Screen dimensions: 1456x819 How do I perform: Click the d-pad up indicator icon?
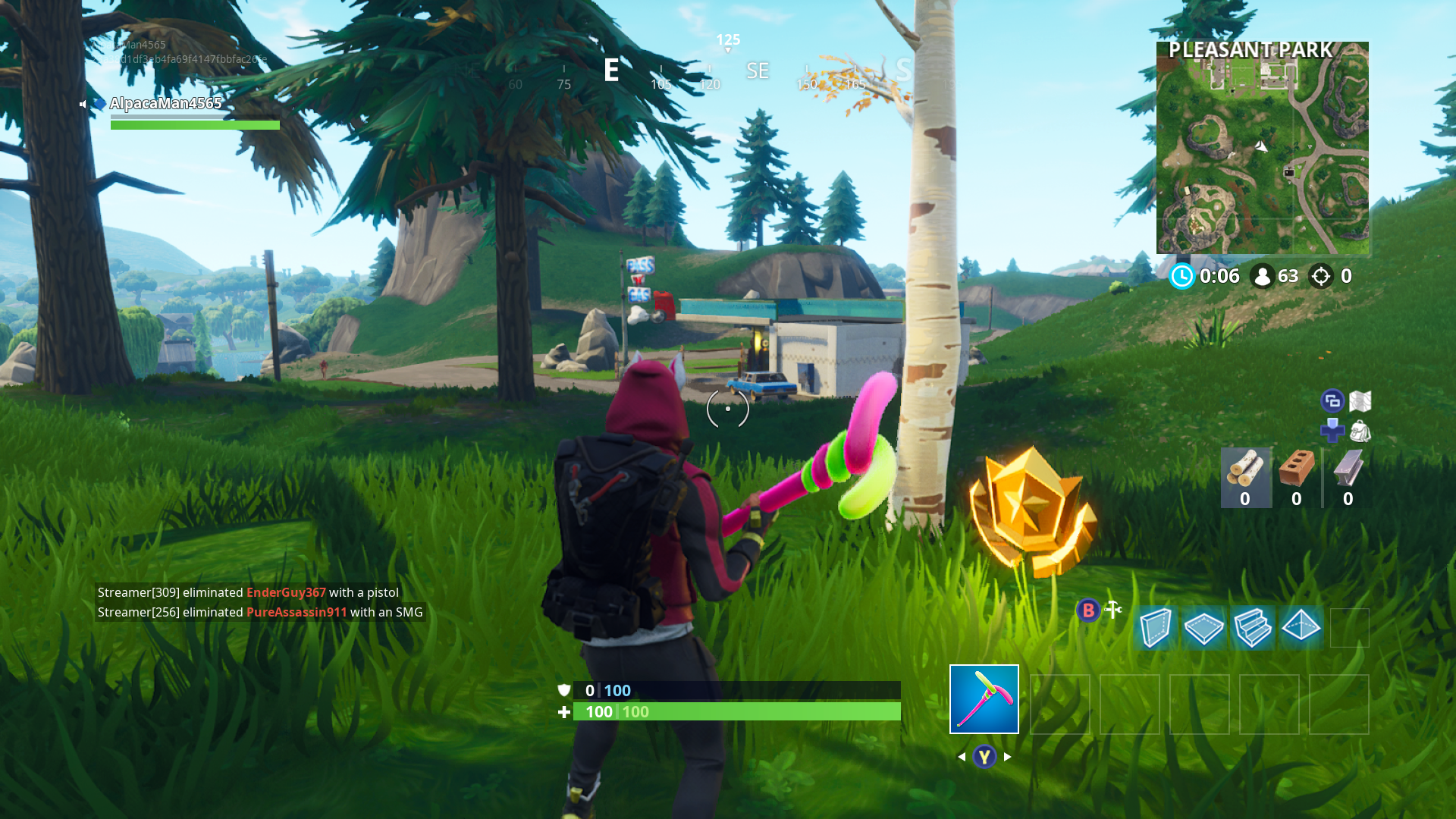click(x=1332, y=432)
